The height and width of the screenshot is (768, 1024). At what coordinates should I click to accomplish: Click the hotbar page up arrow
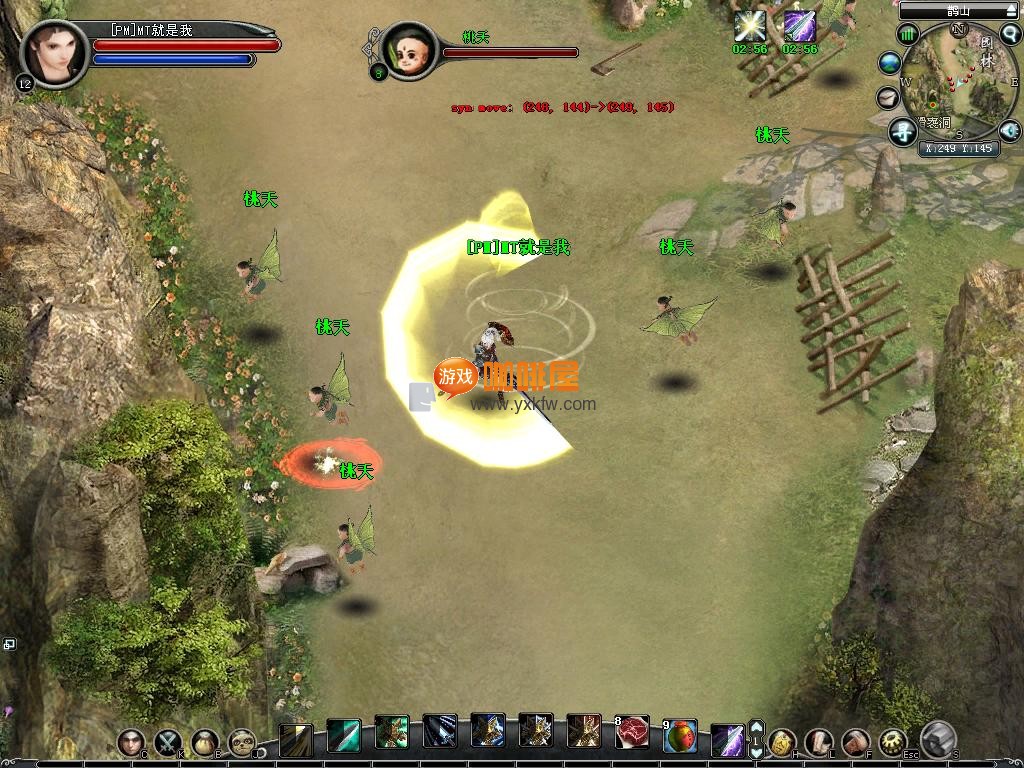[757, 728]
